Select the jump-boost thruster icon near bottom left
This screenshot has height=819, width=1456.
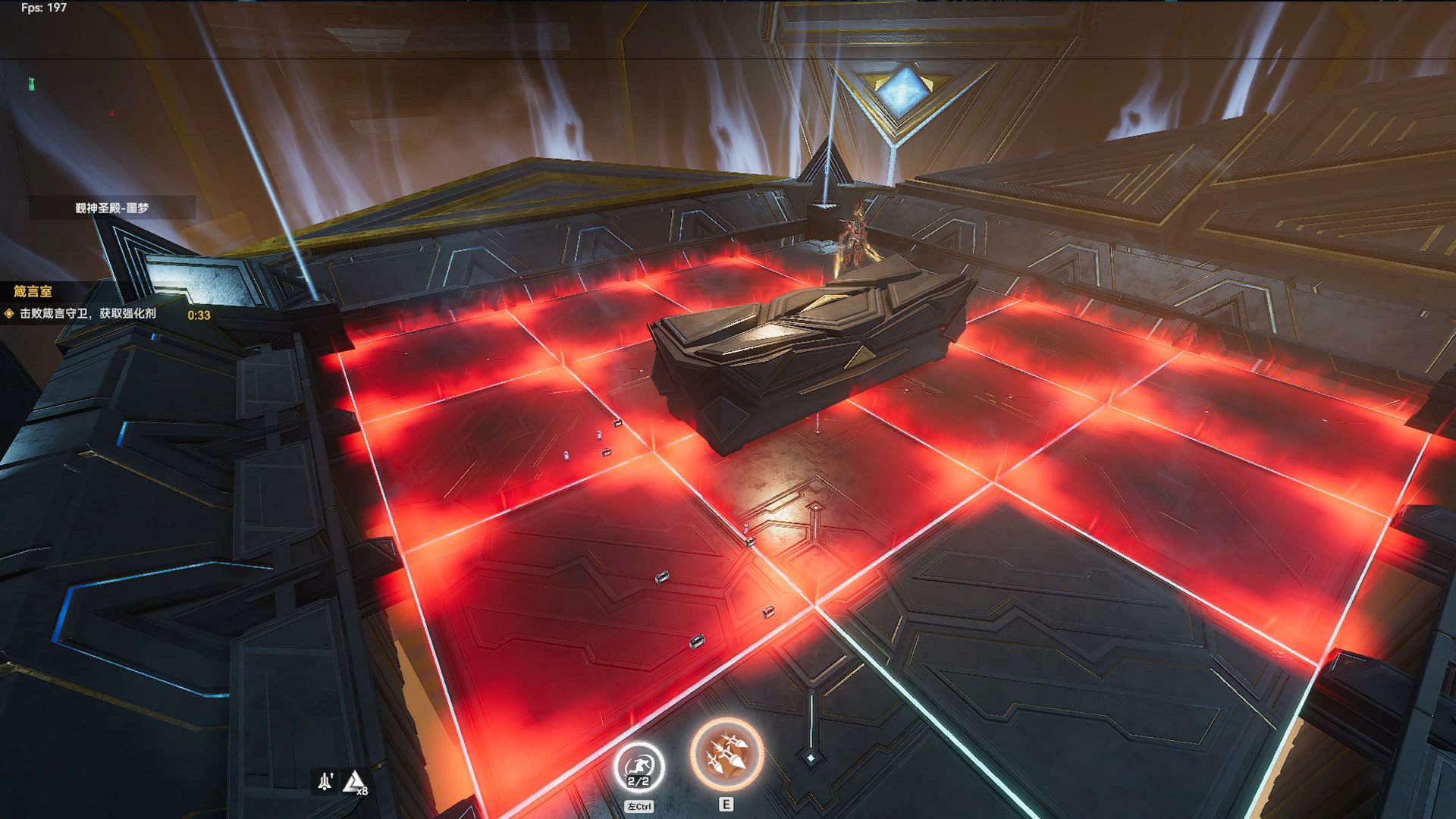[325, 779]
